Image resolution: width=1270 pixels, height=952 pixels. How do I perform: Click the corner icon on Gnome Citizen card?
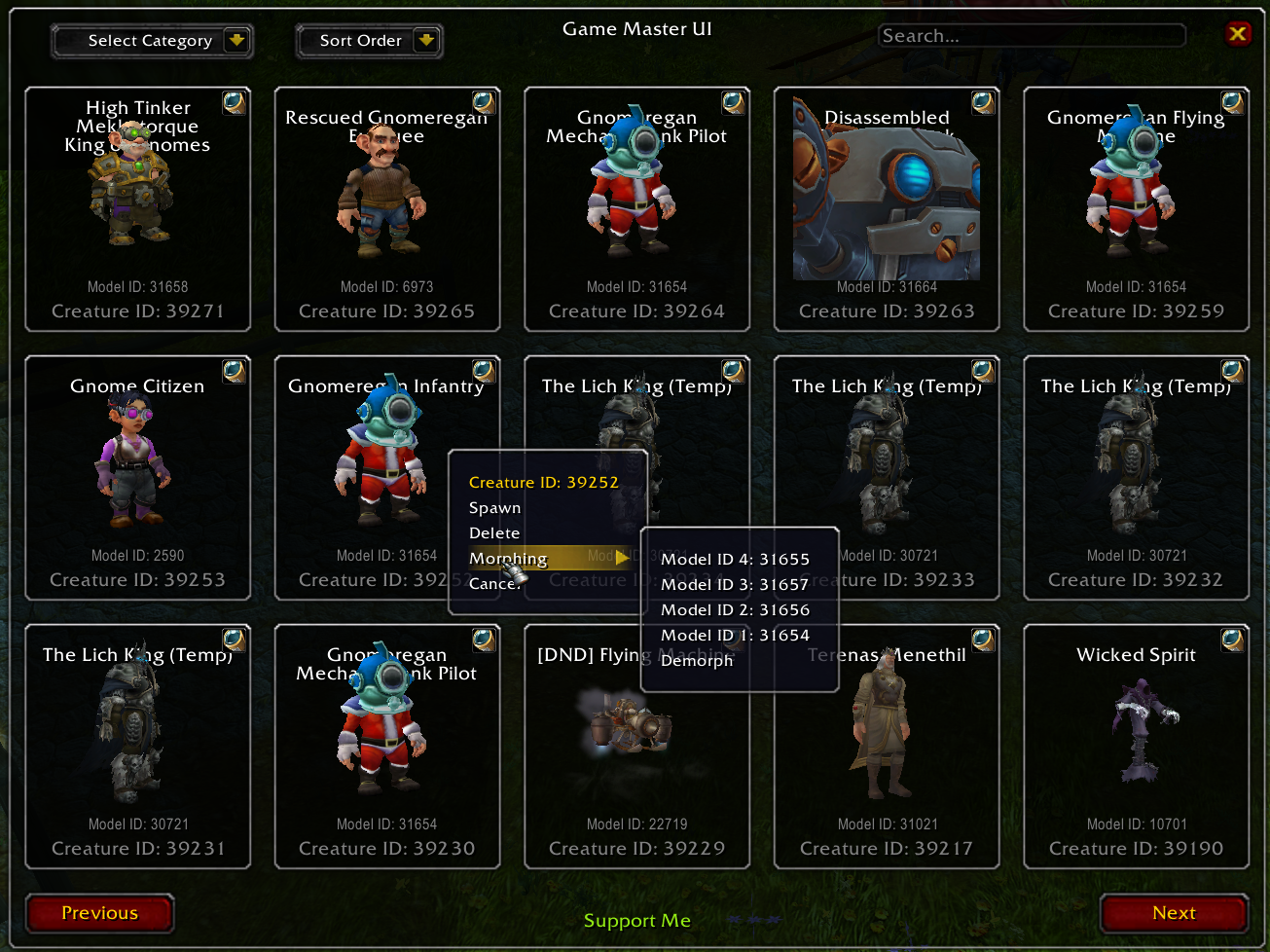pos(234,370)
